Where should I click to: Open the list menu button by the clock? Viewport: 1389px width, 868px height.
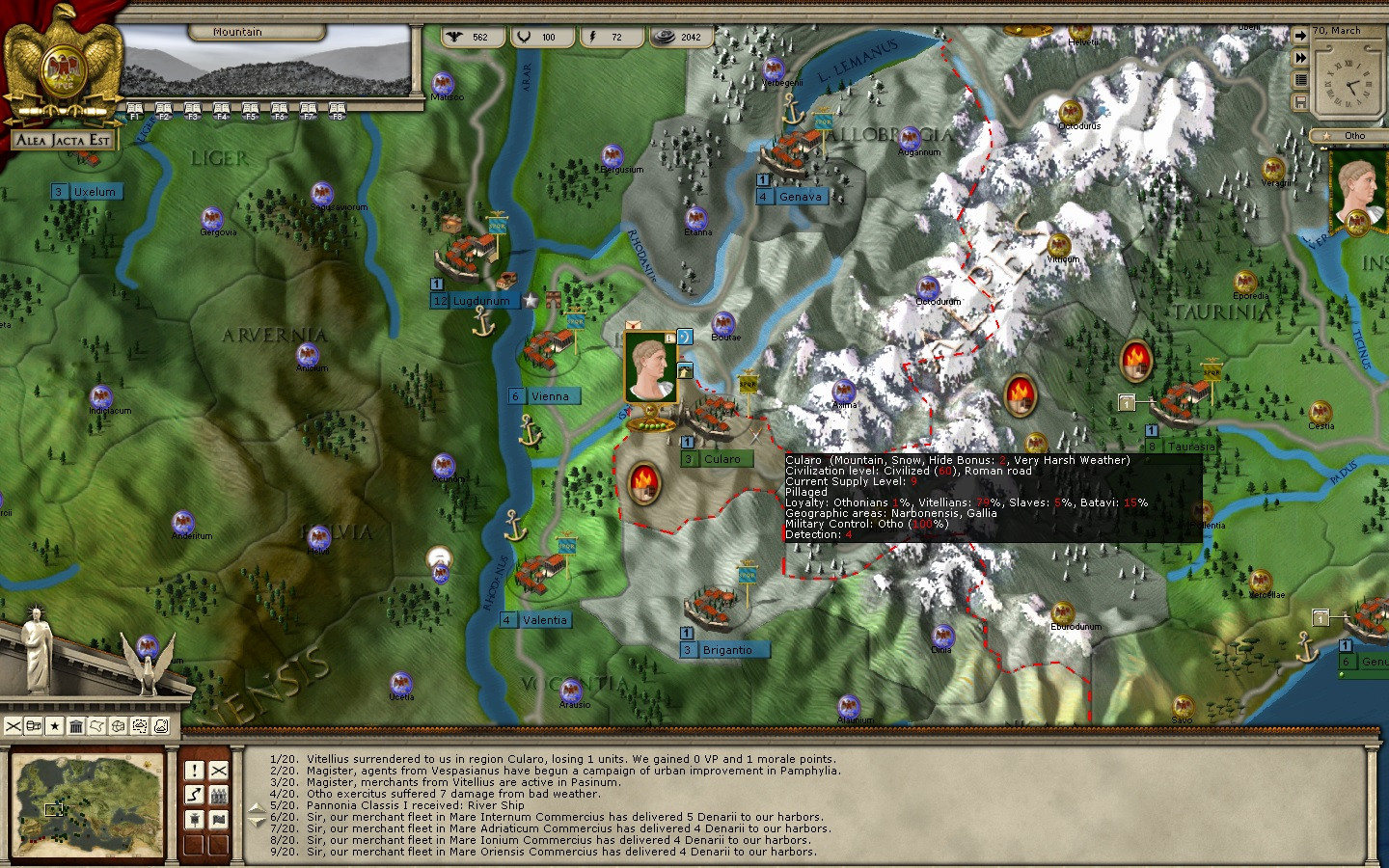coord(1300,80)
